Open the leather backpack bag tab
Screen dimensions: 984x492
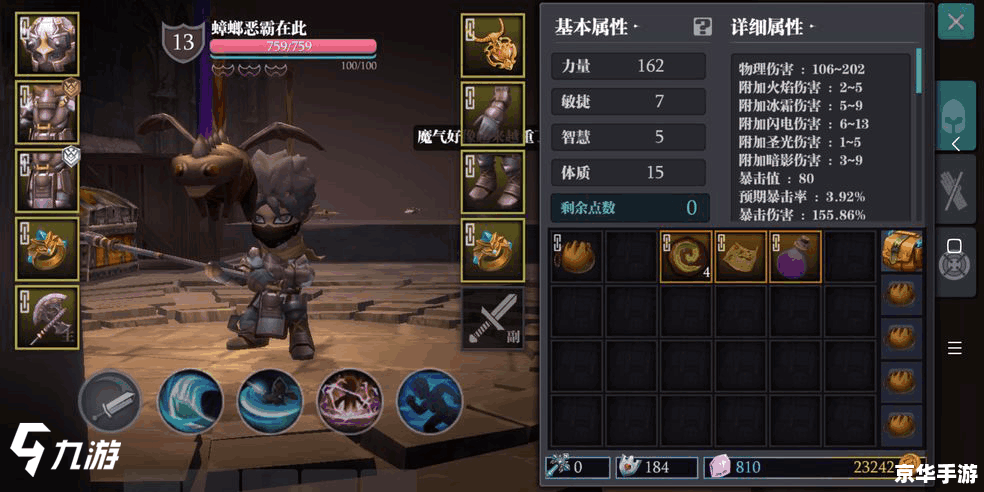click(x=902, y=251)
